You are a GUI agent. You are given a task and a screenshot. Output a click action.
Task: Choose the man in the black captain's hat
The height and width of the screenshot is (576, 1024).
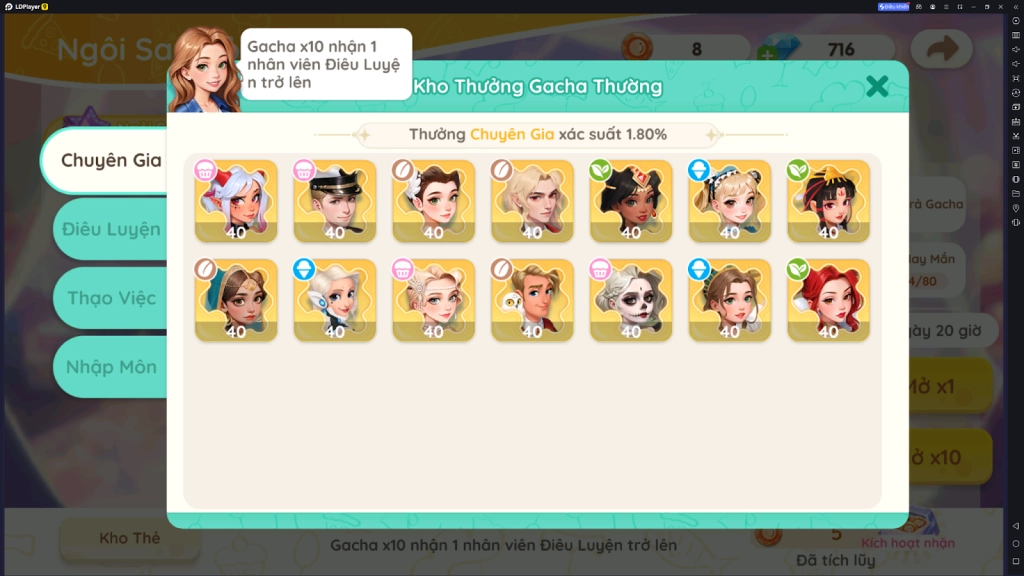[335, 201]
